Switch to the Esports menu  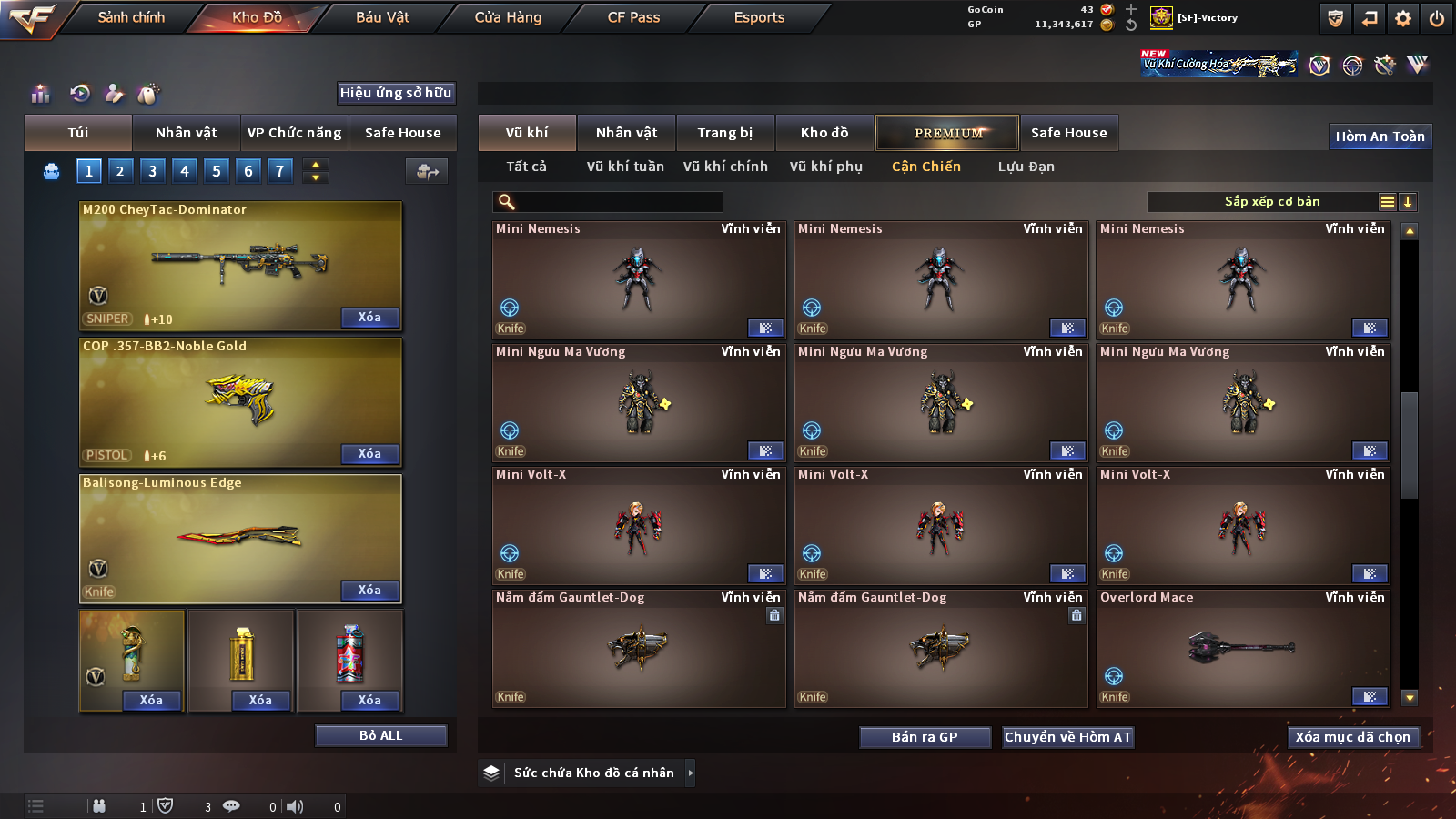[759, 17]
